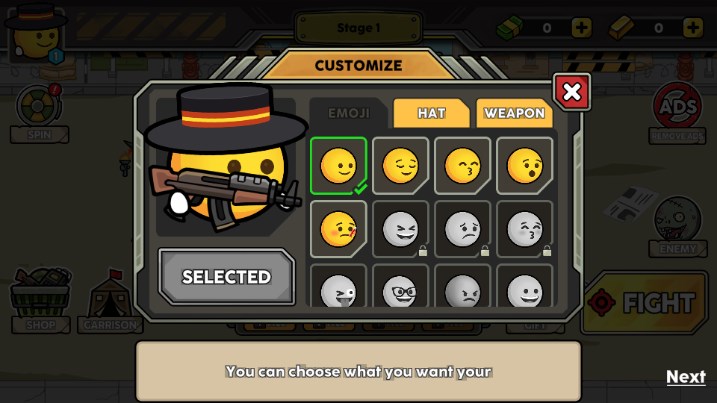Open the Spin wheel
717x403 pixels.
pyautogui.click(x=38, y=112)
